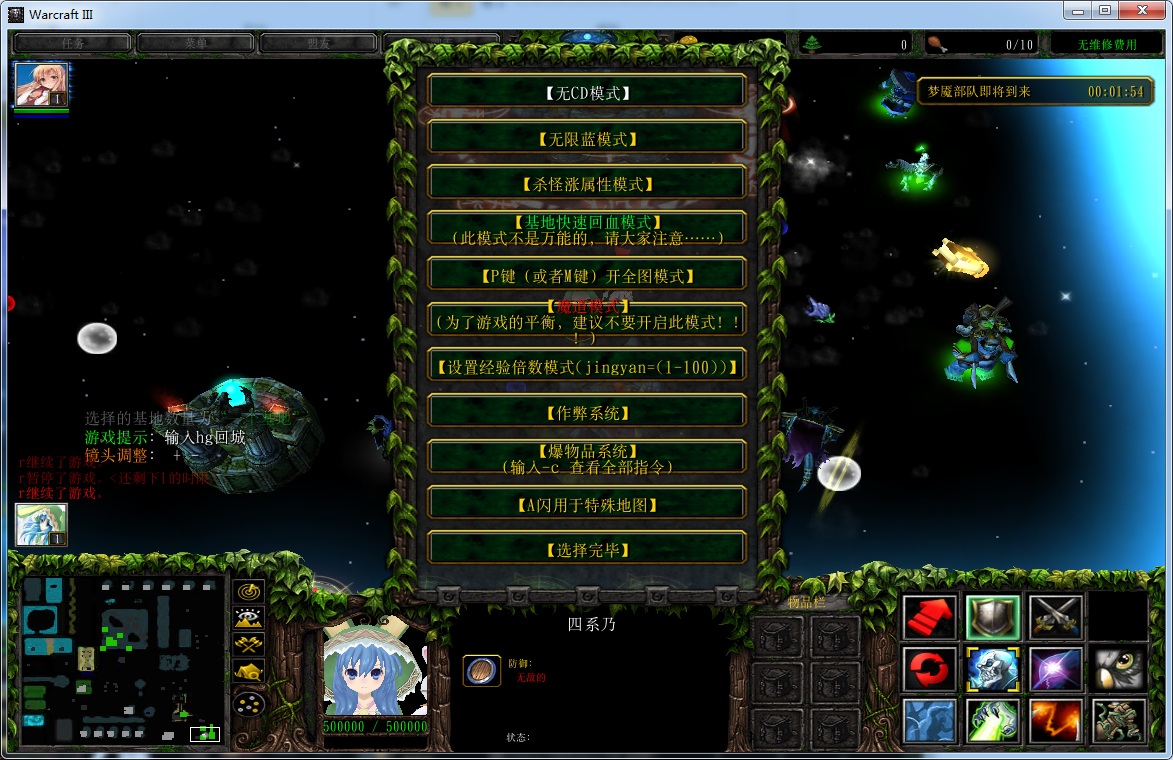This screenshot has width=1173, height=760.
Task: Click the minimap
Action: pyautogui.click(x=122, y=660)
